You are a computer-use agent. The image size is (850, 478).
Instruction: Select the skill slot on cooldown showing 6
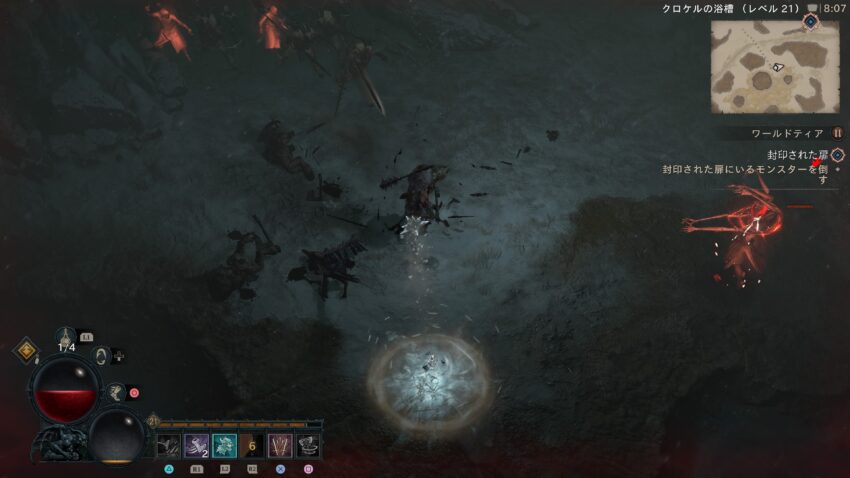pos(252,446)
